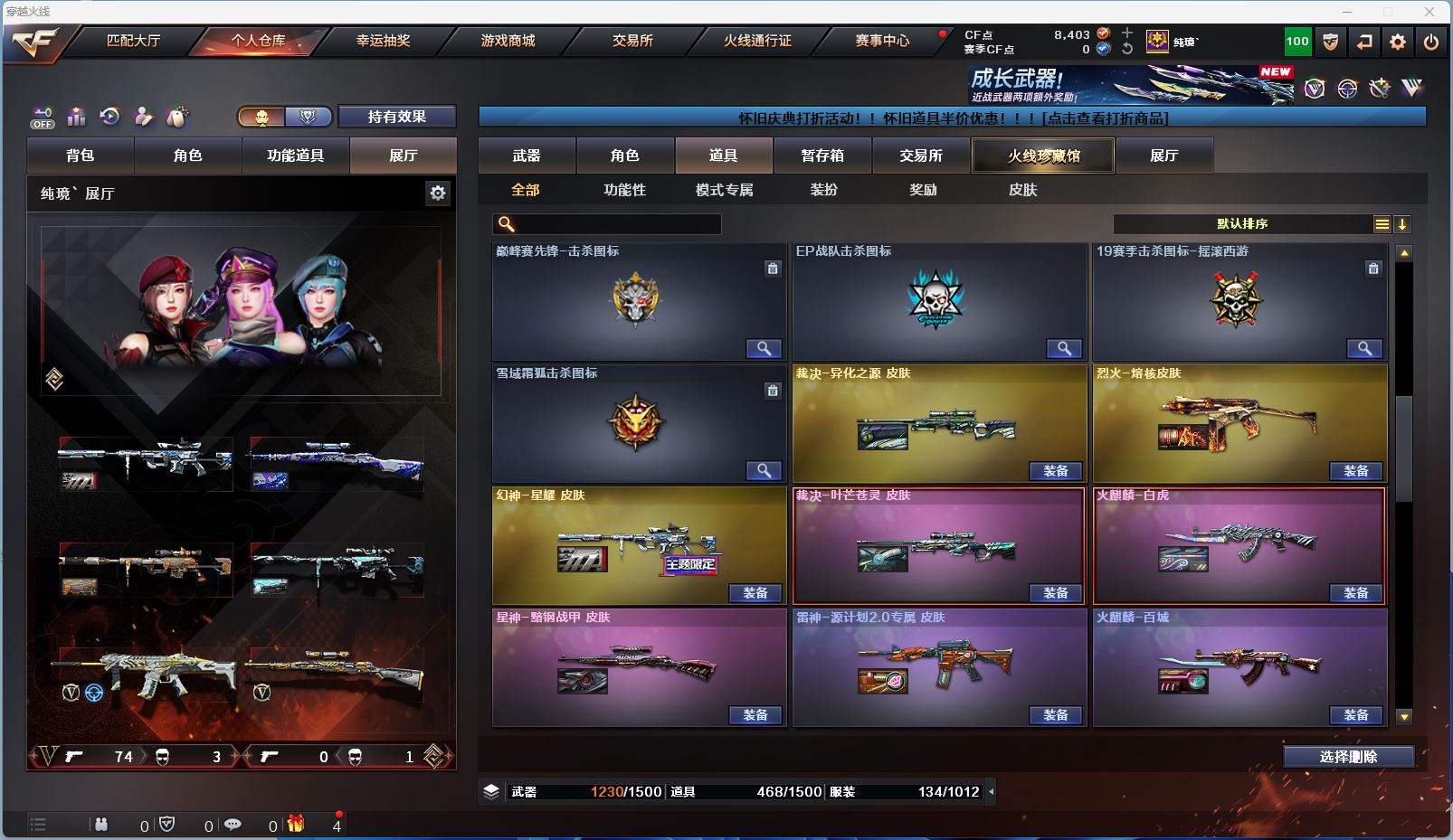Open the 匹配大厅 lobby menu
Image resolution: width=1453 pixels, height=840 pixels.
[133, 41]
